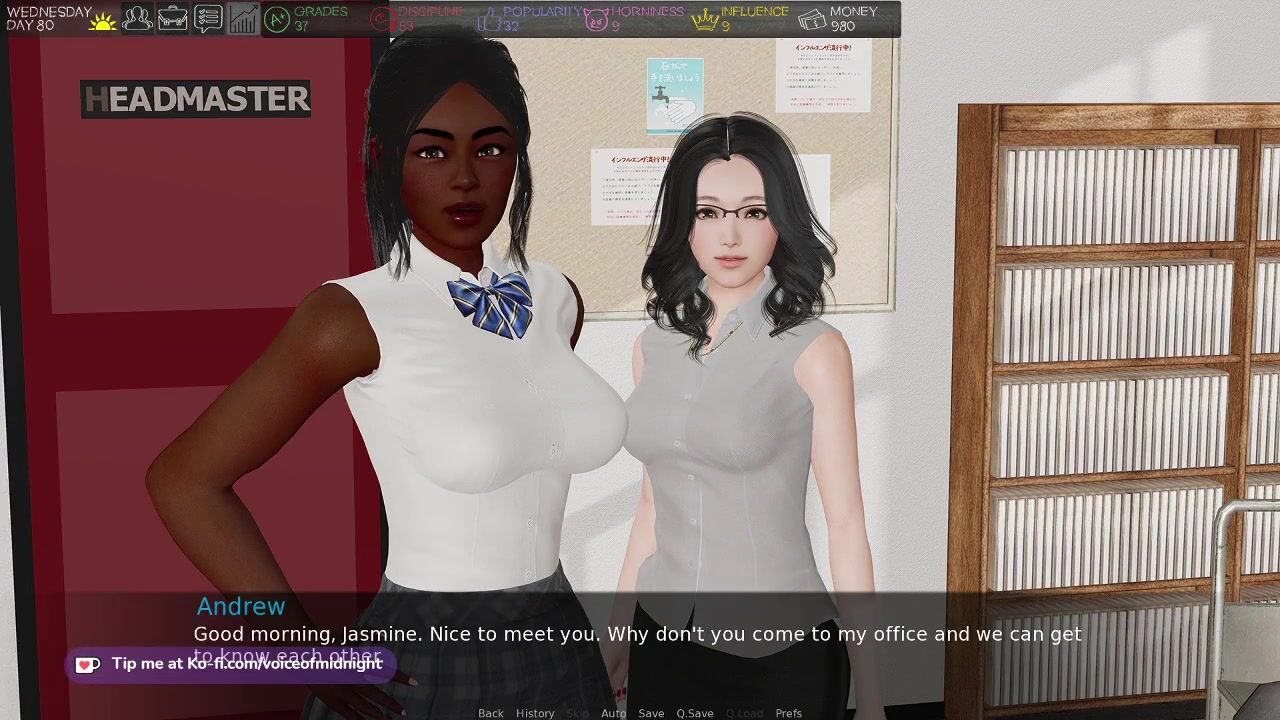Toggle Auto advance mode

pyautogui.click(x=613, y=713)
